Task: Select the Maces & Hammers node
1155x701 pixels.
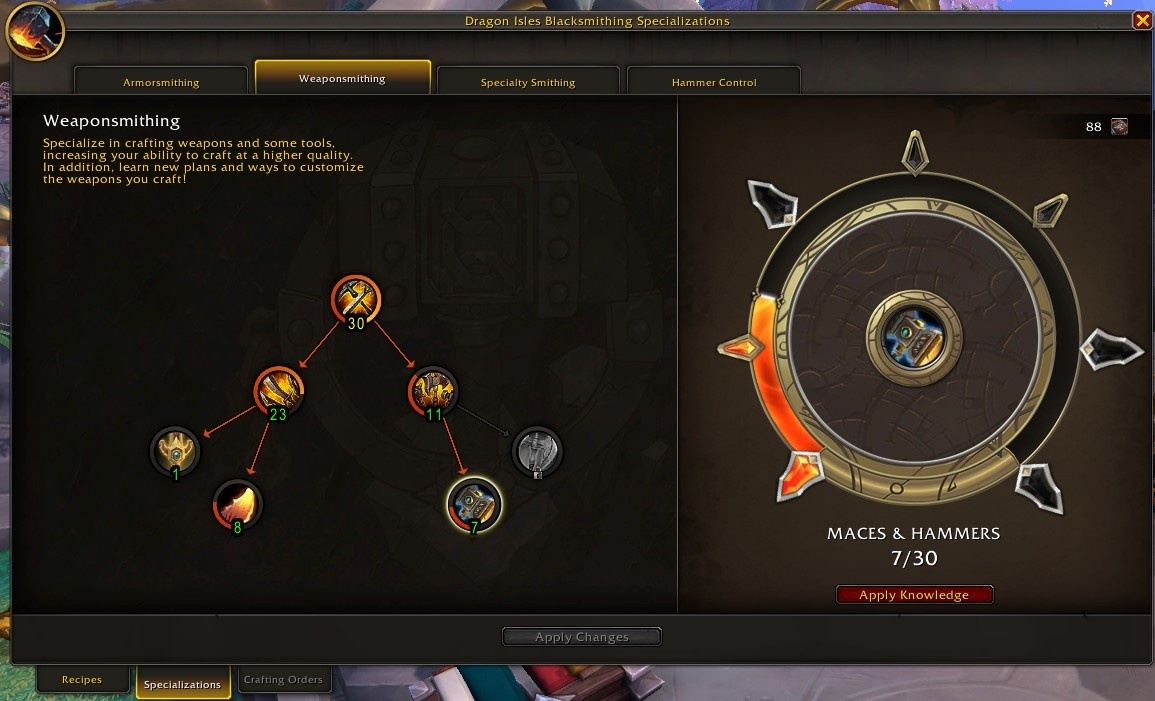Action: [x=474, y=503]
